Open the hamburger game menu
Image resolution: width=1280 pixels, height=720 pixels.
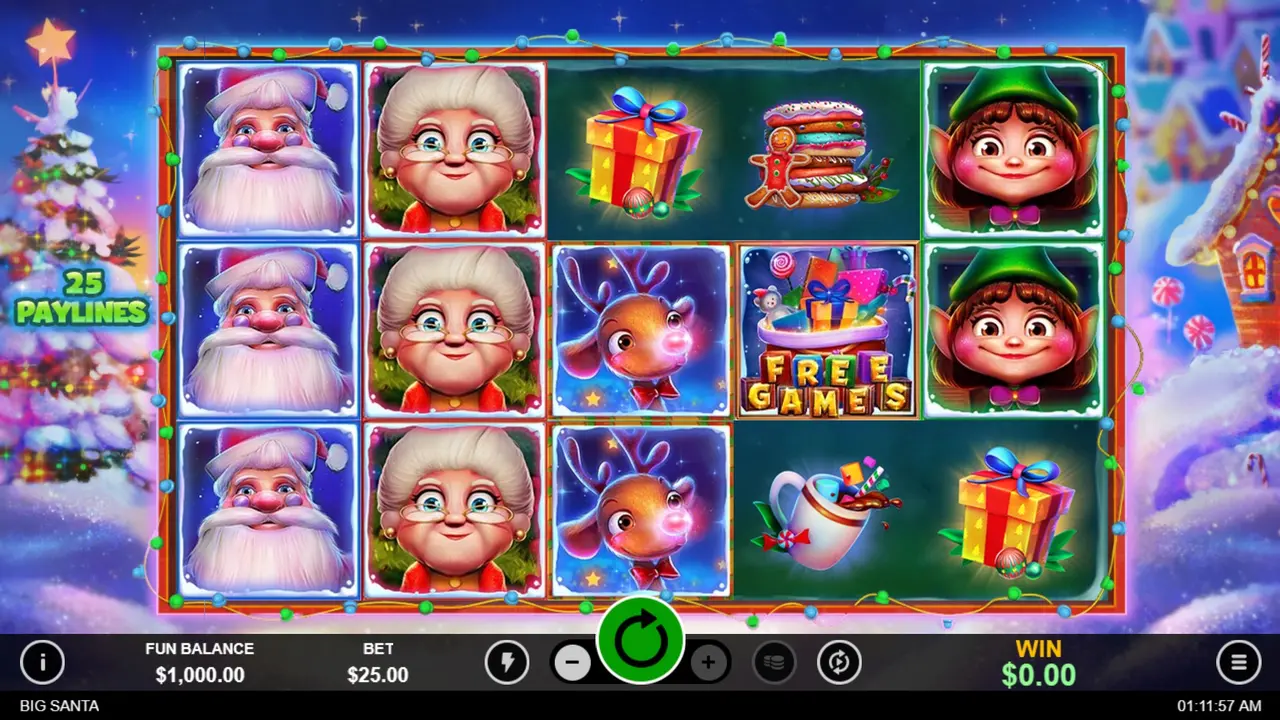(x=1237, y=662)
